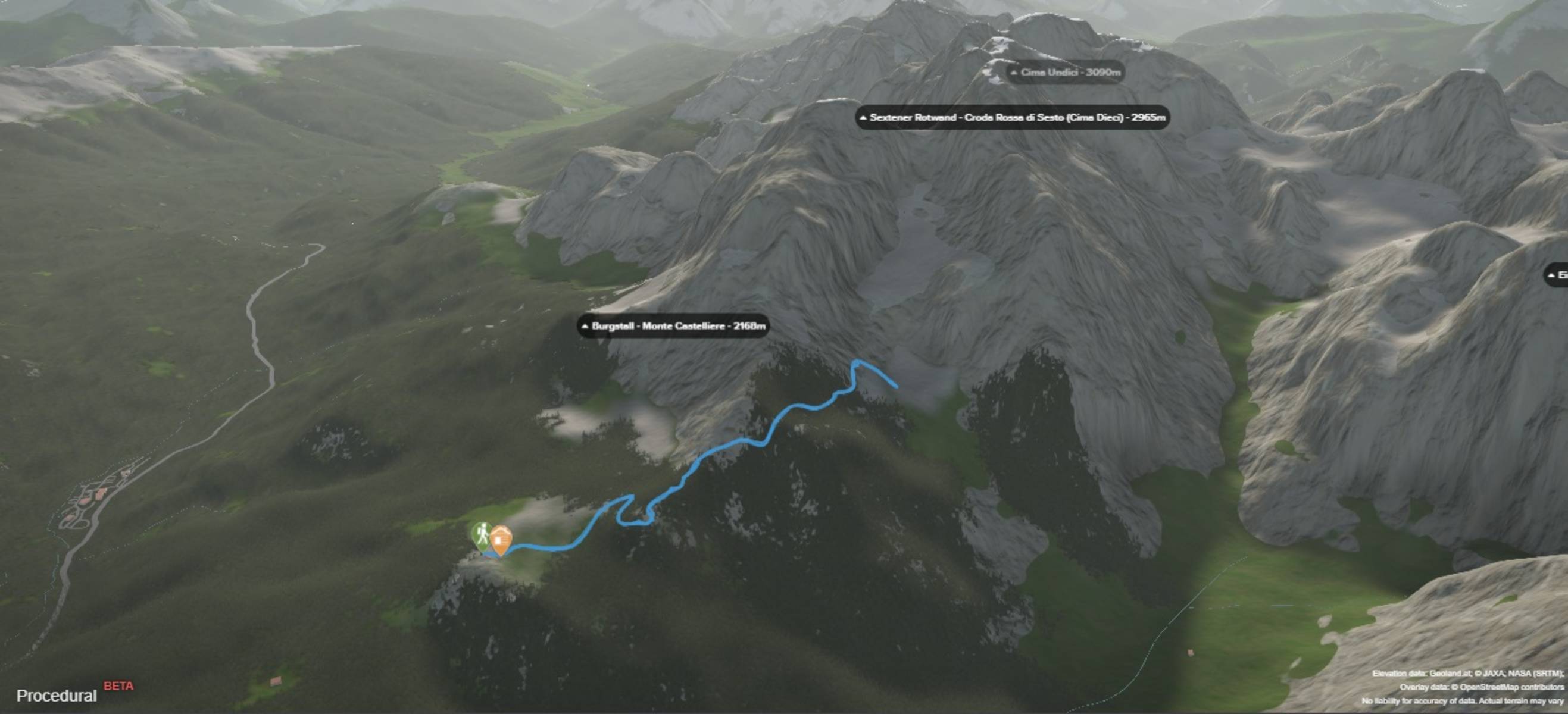Open the Burgstall Monte Castelliere peak label
Image resolution: width=1568 pixels, height=714 pixels.
[x=673, y=326]
